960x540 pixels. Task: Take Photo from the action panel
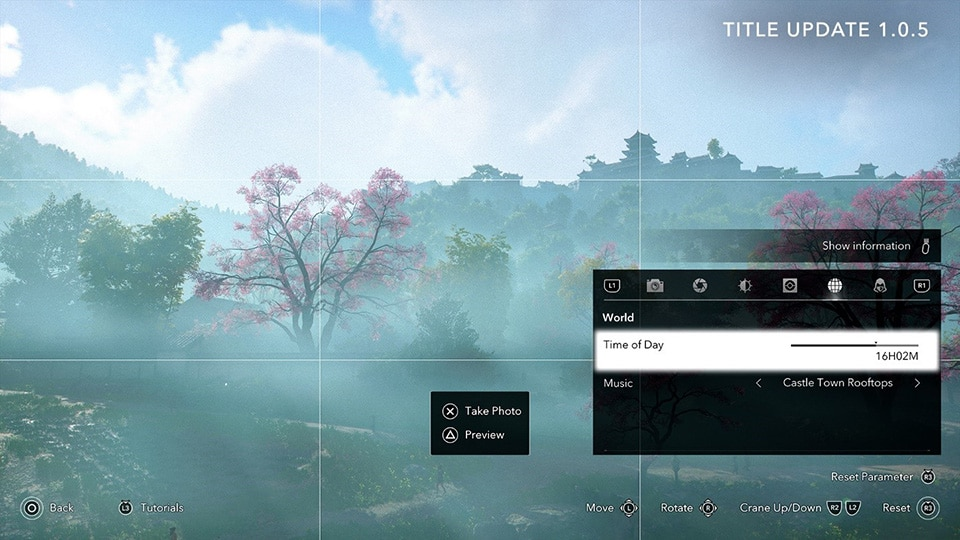(x=481, y=411)
